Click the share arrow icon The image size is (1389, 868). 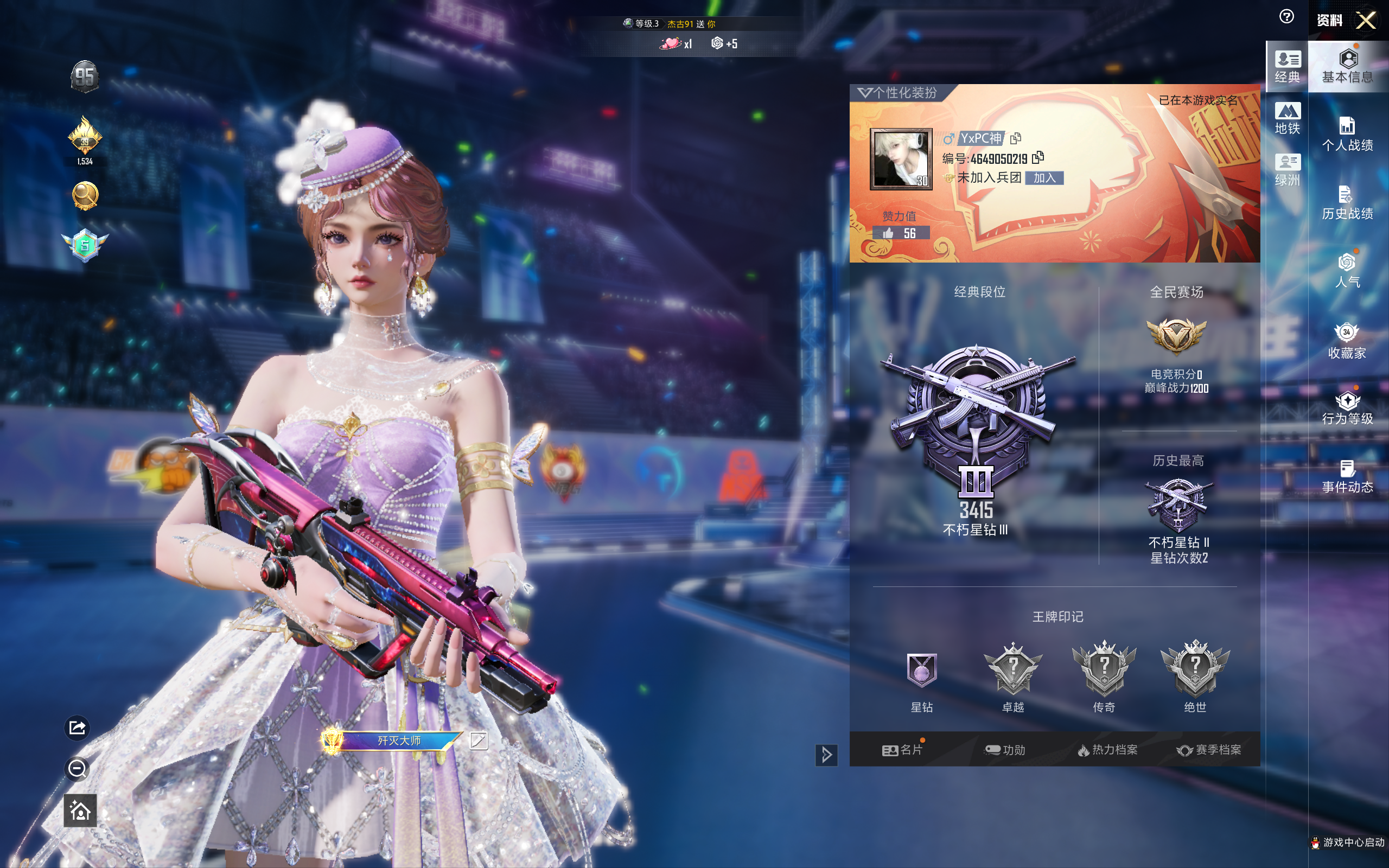click(78, 728)
